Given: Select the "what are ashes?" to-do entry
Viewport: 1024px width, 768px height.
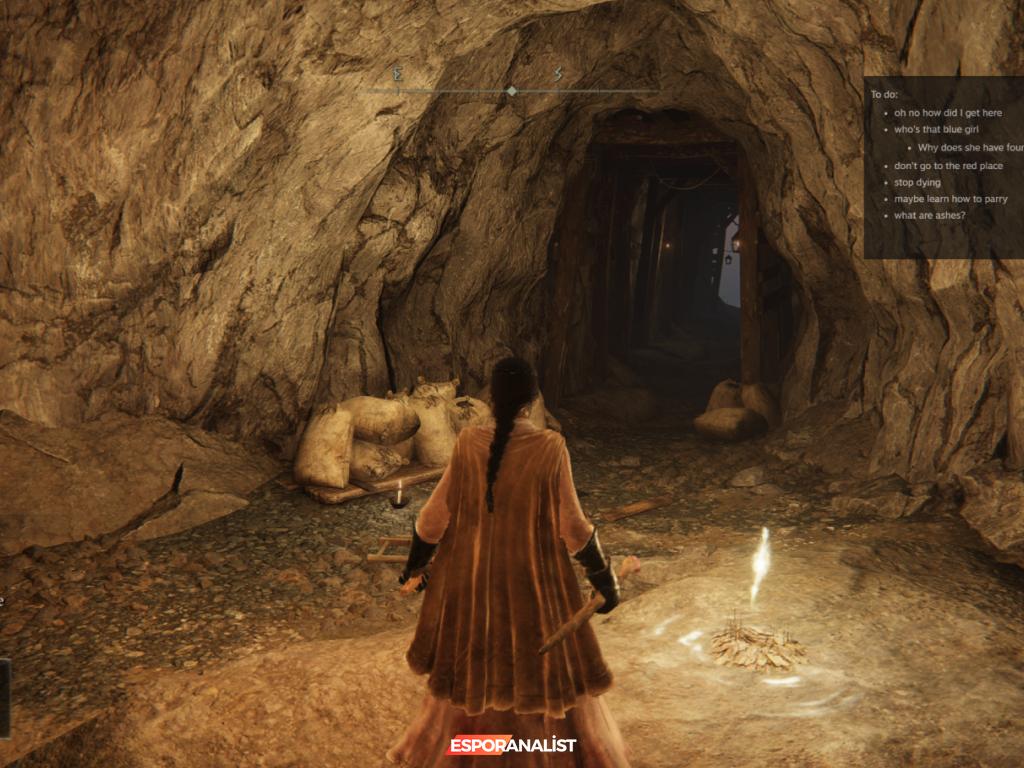Looking at the screenshot, I should (x=929, y=215).
